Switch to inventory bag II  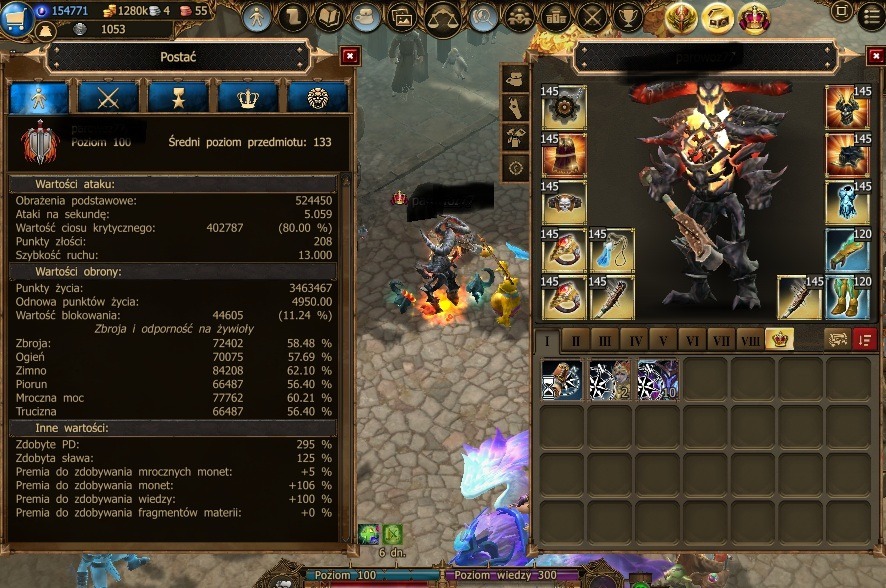[576, 341]
